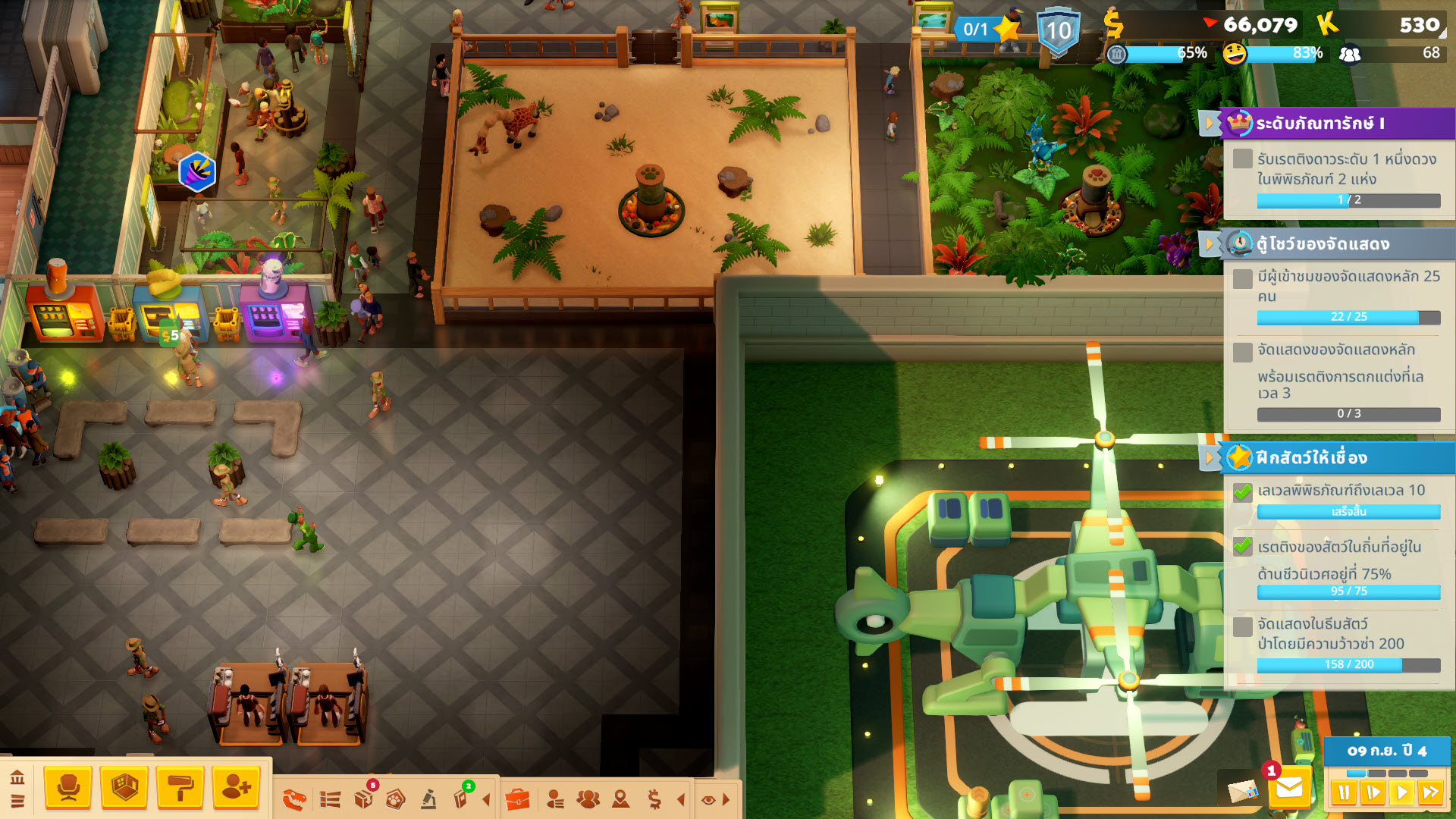Collapse the ฝึกสัตว์ให้เชื่อง objective panel
The width and height of the screenshot is (1456, 819).
(1210, 458)
